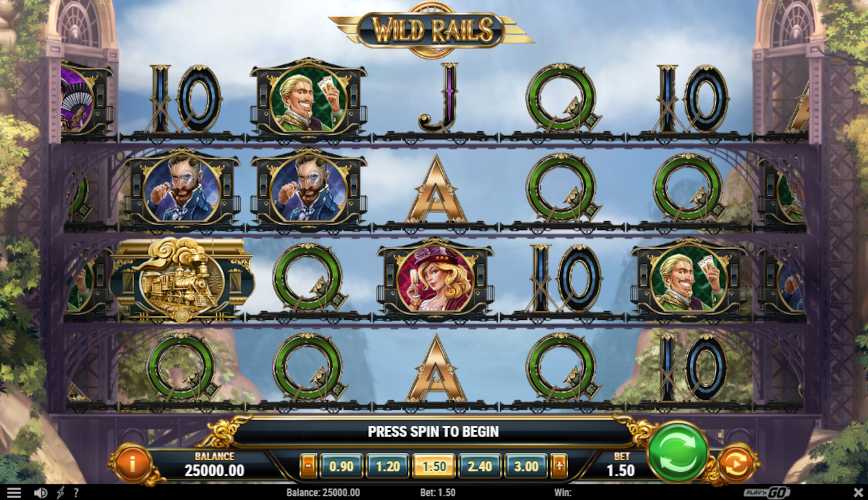This screenshot has height=500, width=868.
Task: Set the bet to 2.40
Action: pyautogui.click(x=480, y=465)
